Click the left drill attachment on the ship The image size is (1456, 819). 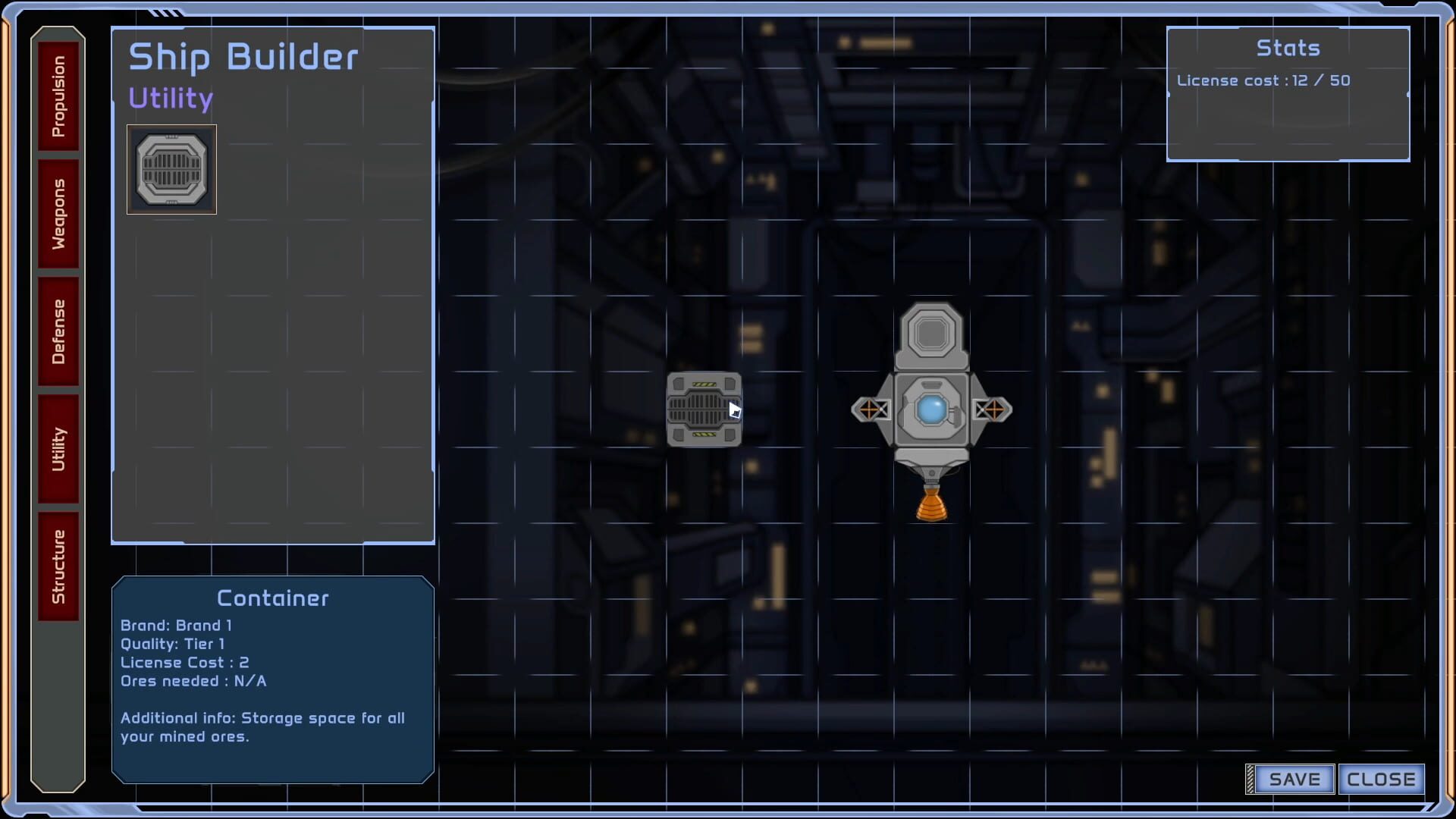871,409
